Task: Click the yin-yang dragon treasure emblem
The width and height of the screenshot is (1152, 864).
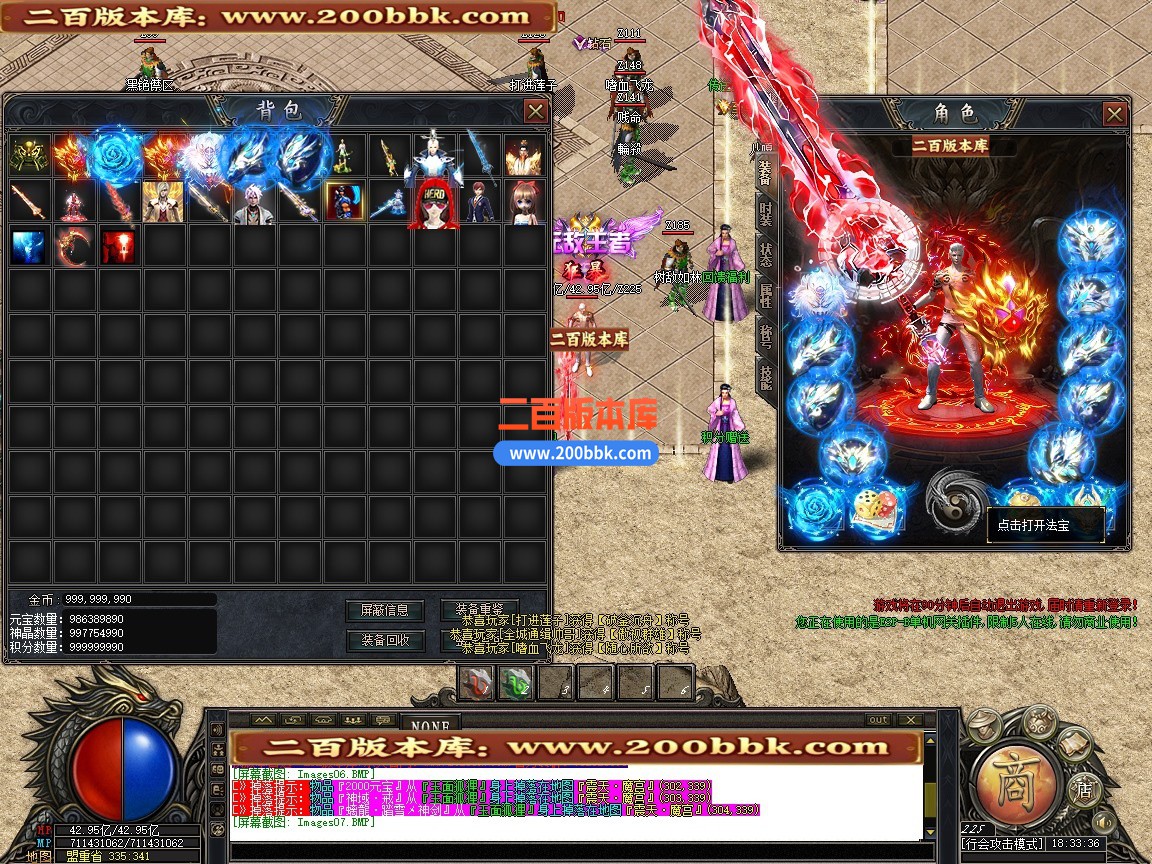Action: click(956, 497)
